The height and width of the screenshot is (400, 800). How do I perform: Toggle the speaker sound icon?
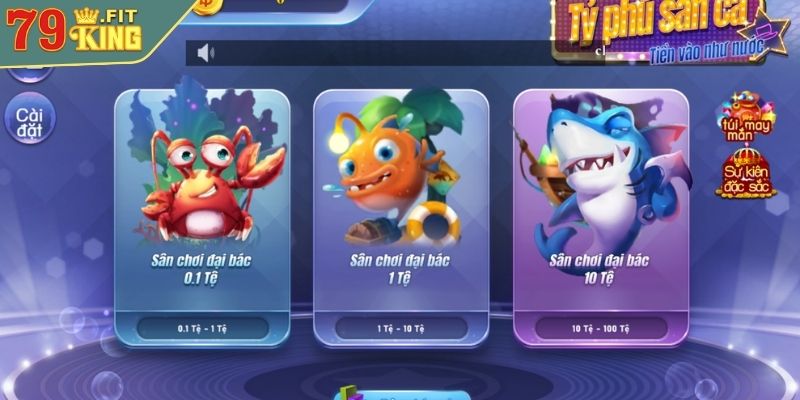point(206,53)
